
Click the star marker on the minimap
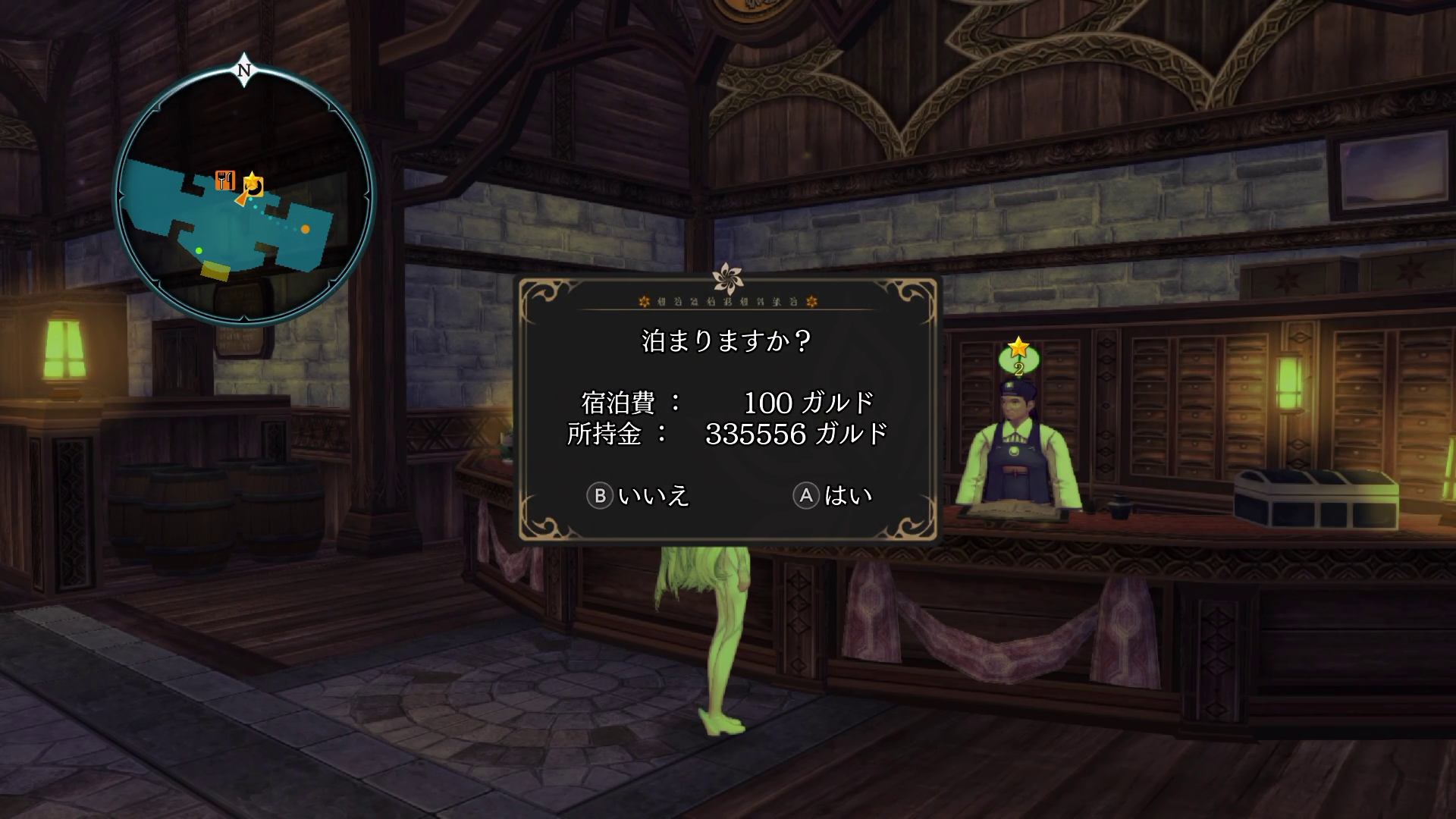point(252,183)
